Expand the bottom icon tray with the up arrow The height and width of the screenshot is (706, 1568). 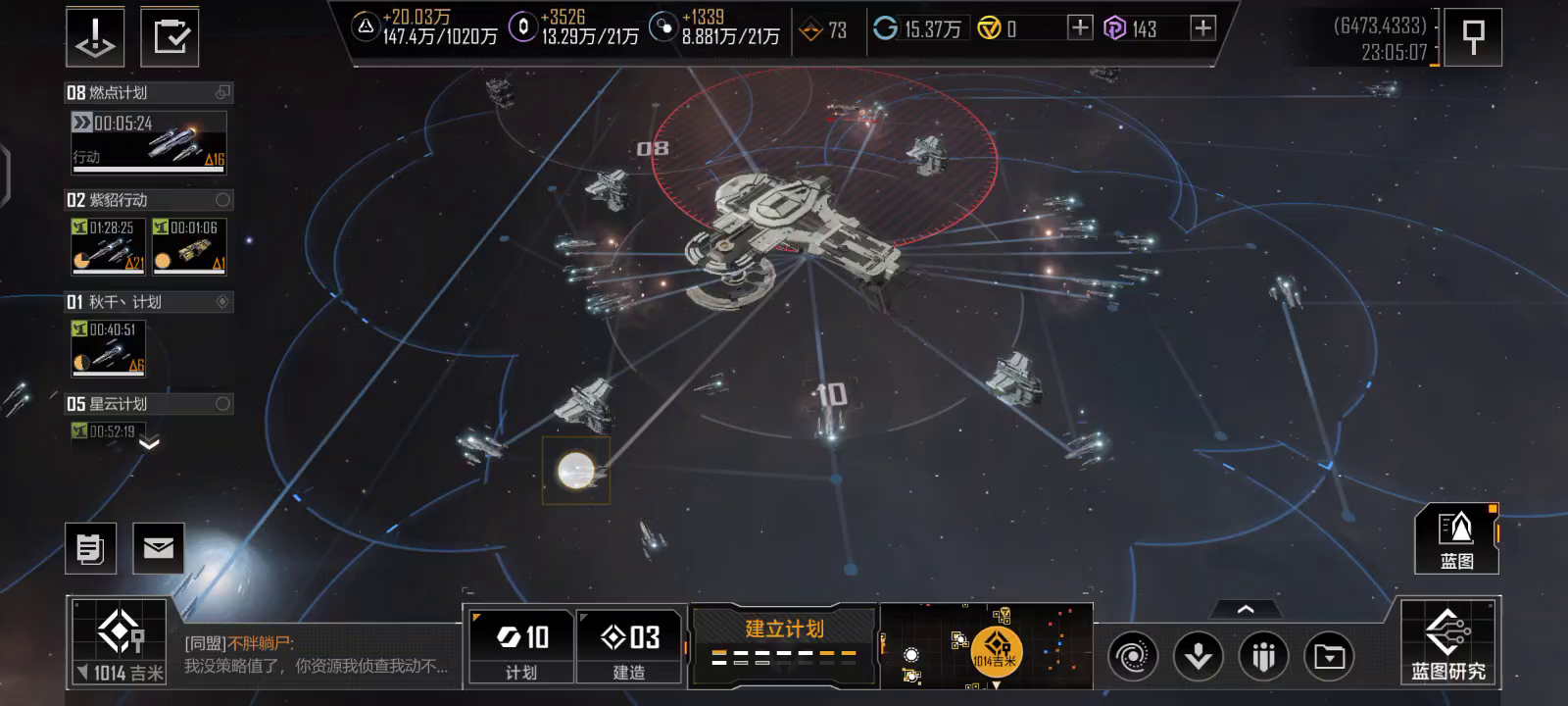pos(1246,610)
